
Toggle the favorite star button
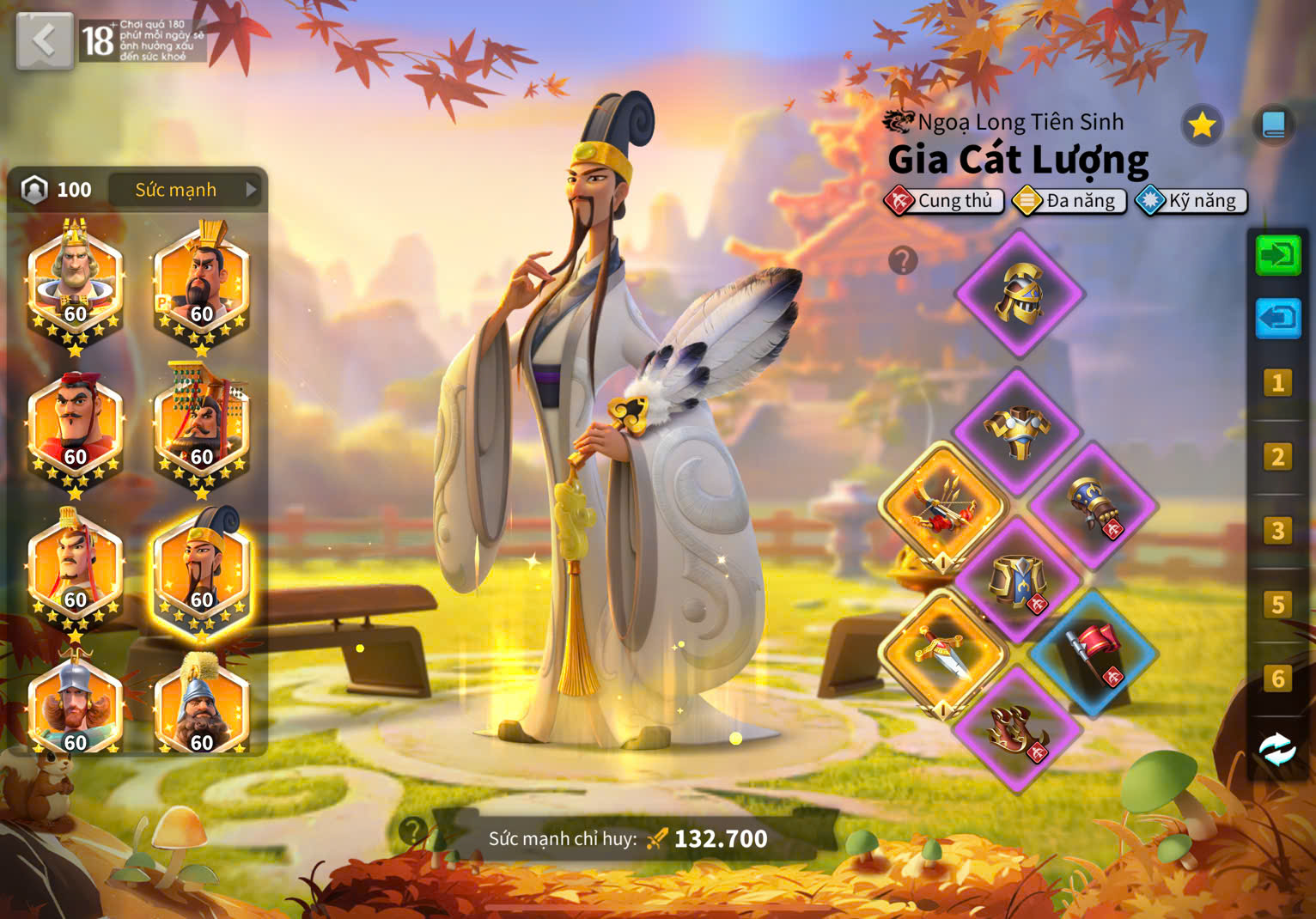click(1202, 126)
